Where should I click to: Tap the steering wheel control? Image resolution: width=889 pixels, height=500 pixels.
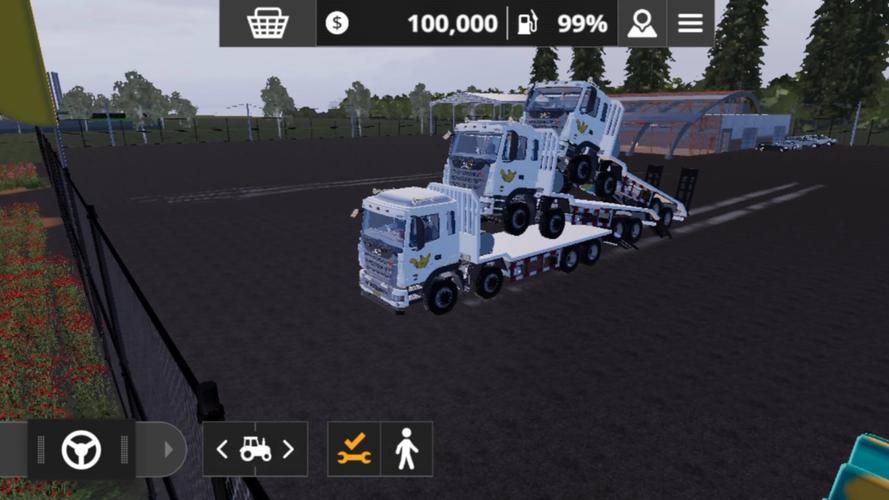pyautogui.click(x=81, y=450)
